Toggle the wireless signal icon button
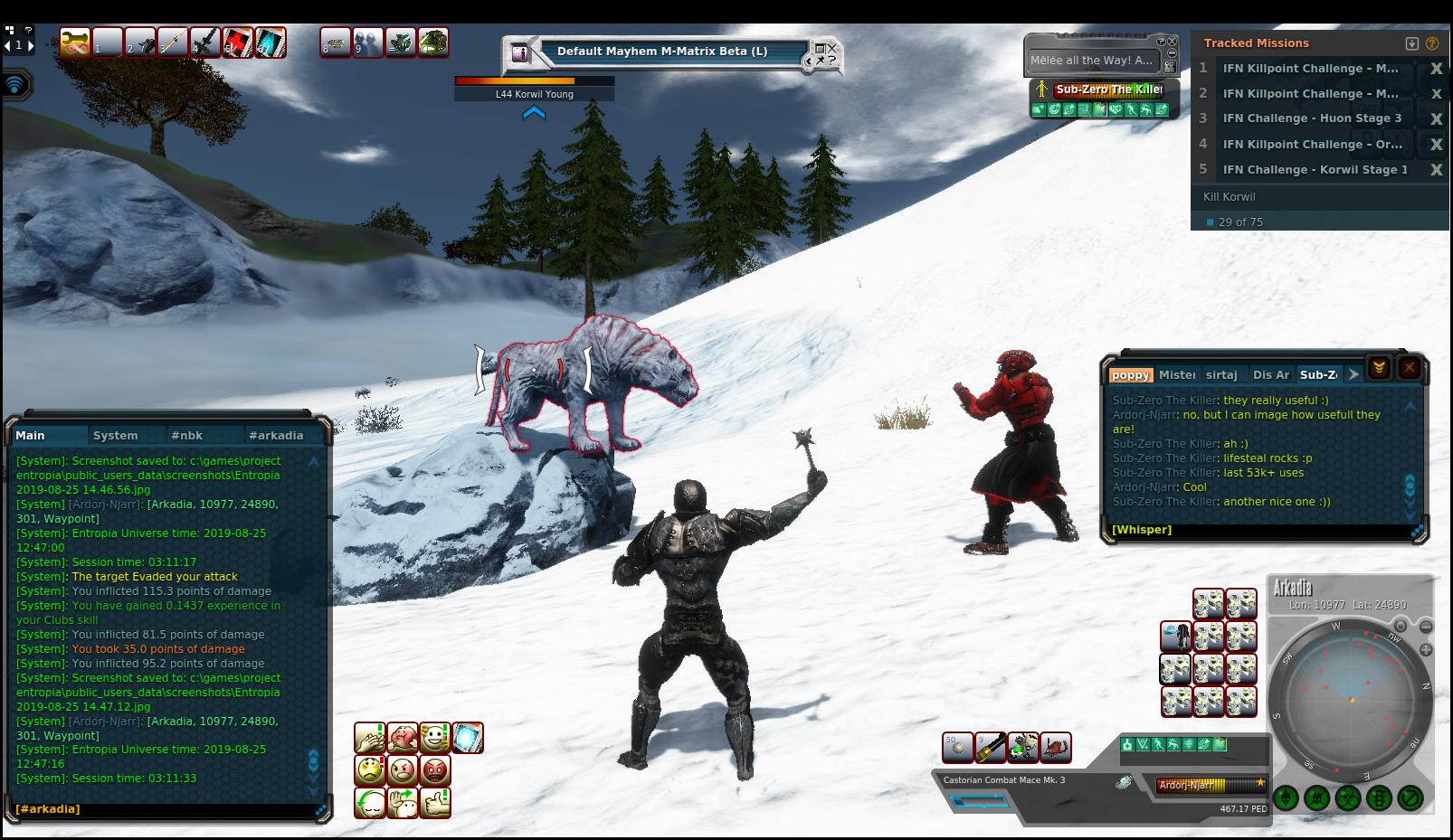The image size is (1453, 840). point(15,85)
